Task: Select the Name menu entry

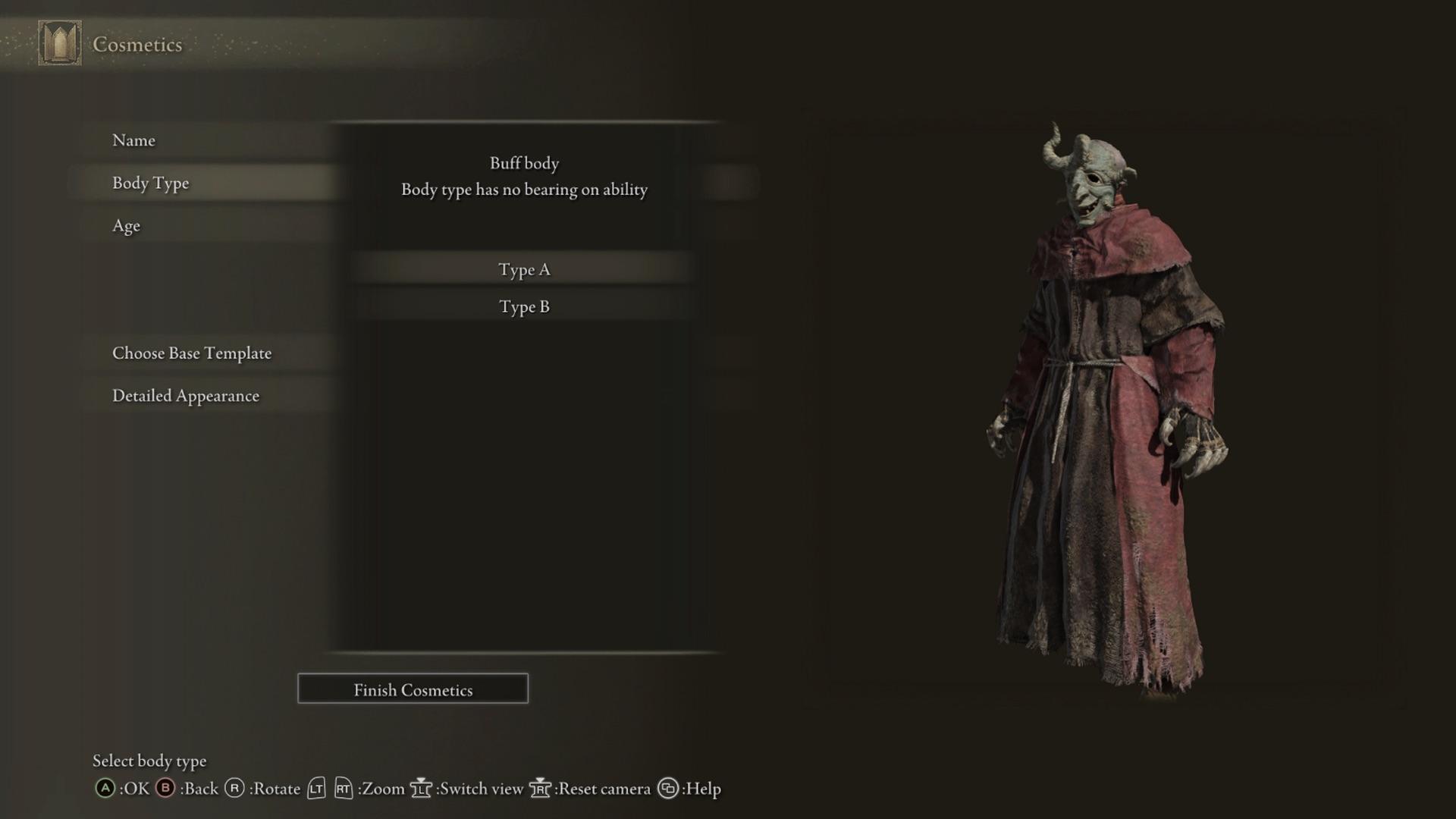Action: (134, 140)
